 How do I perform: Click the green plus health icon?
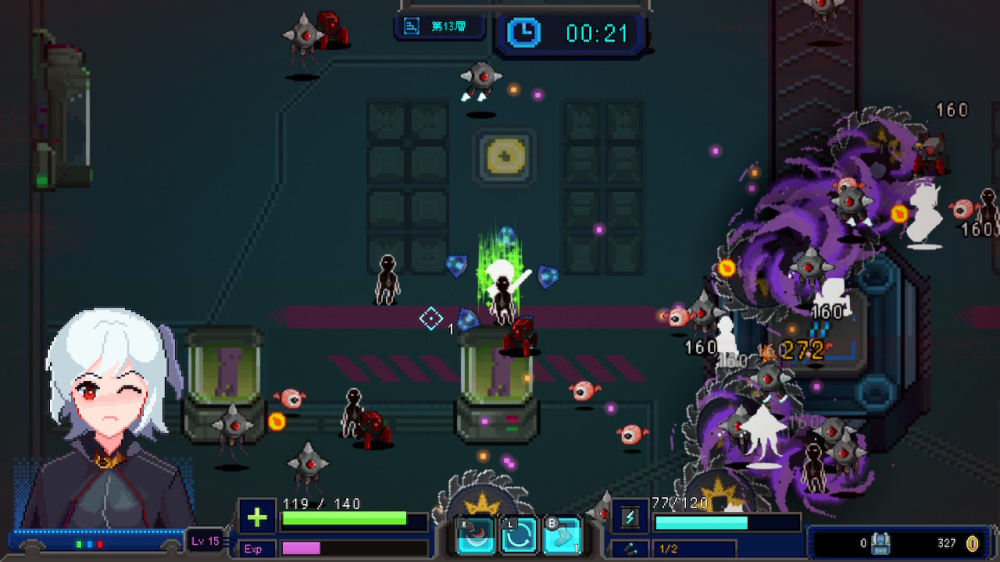(257, 517)
